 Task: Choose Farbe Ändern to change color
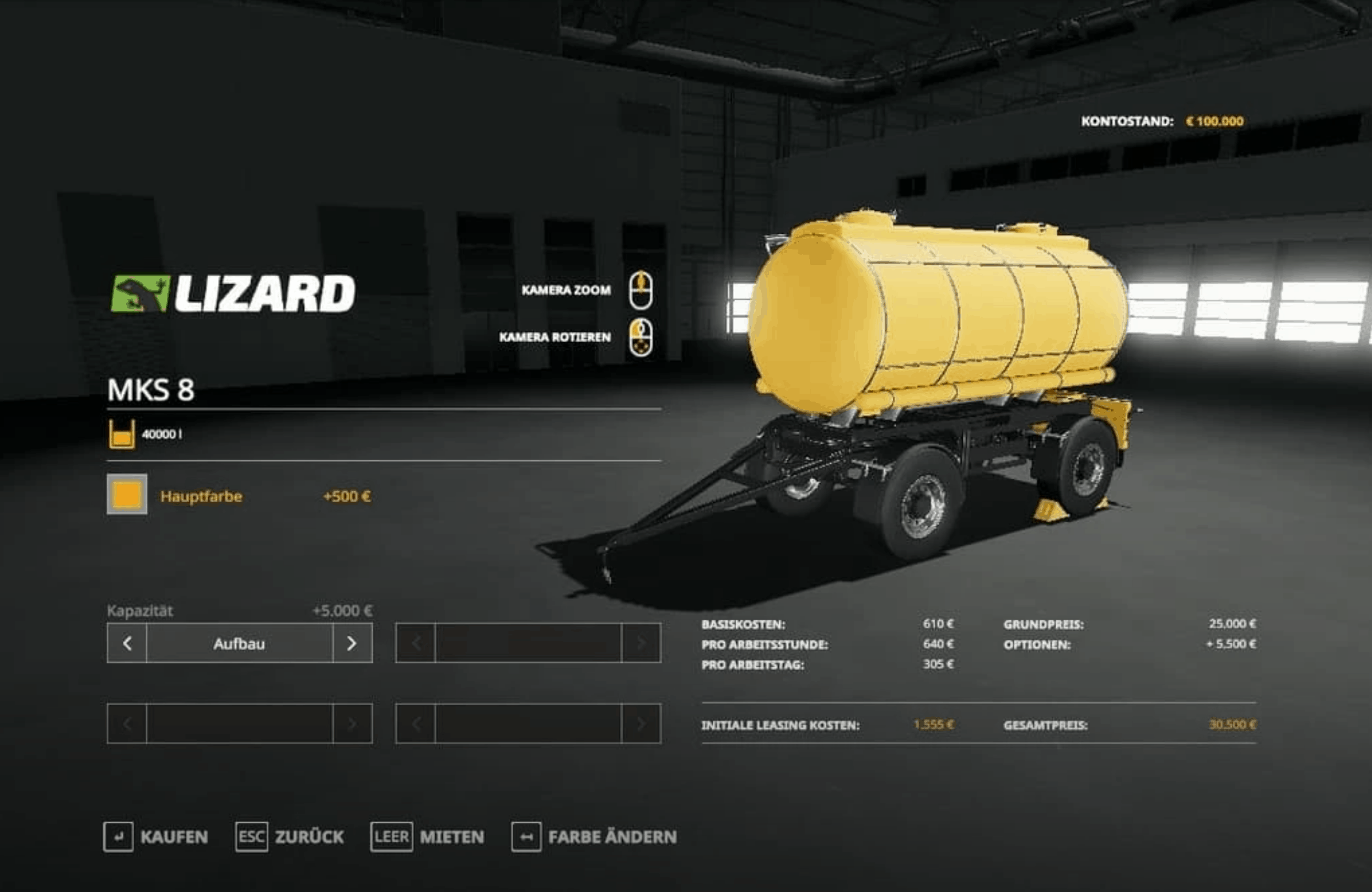[594, 836]
